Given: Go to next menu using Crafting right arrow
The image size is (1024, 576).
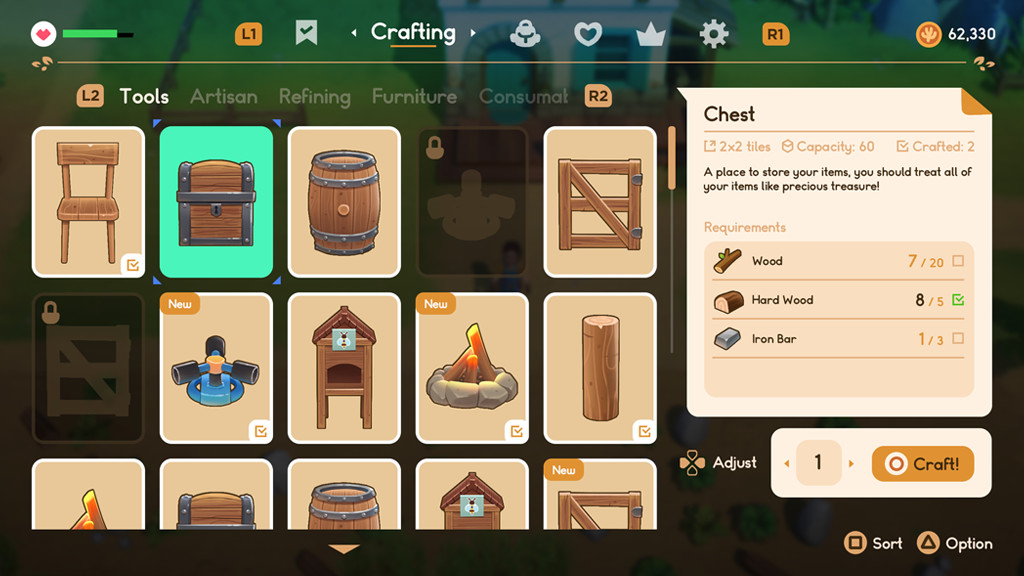Looking at the screenshot, I should point(473,34).
